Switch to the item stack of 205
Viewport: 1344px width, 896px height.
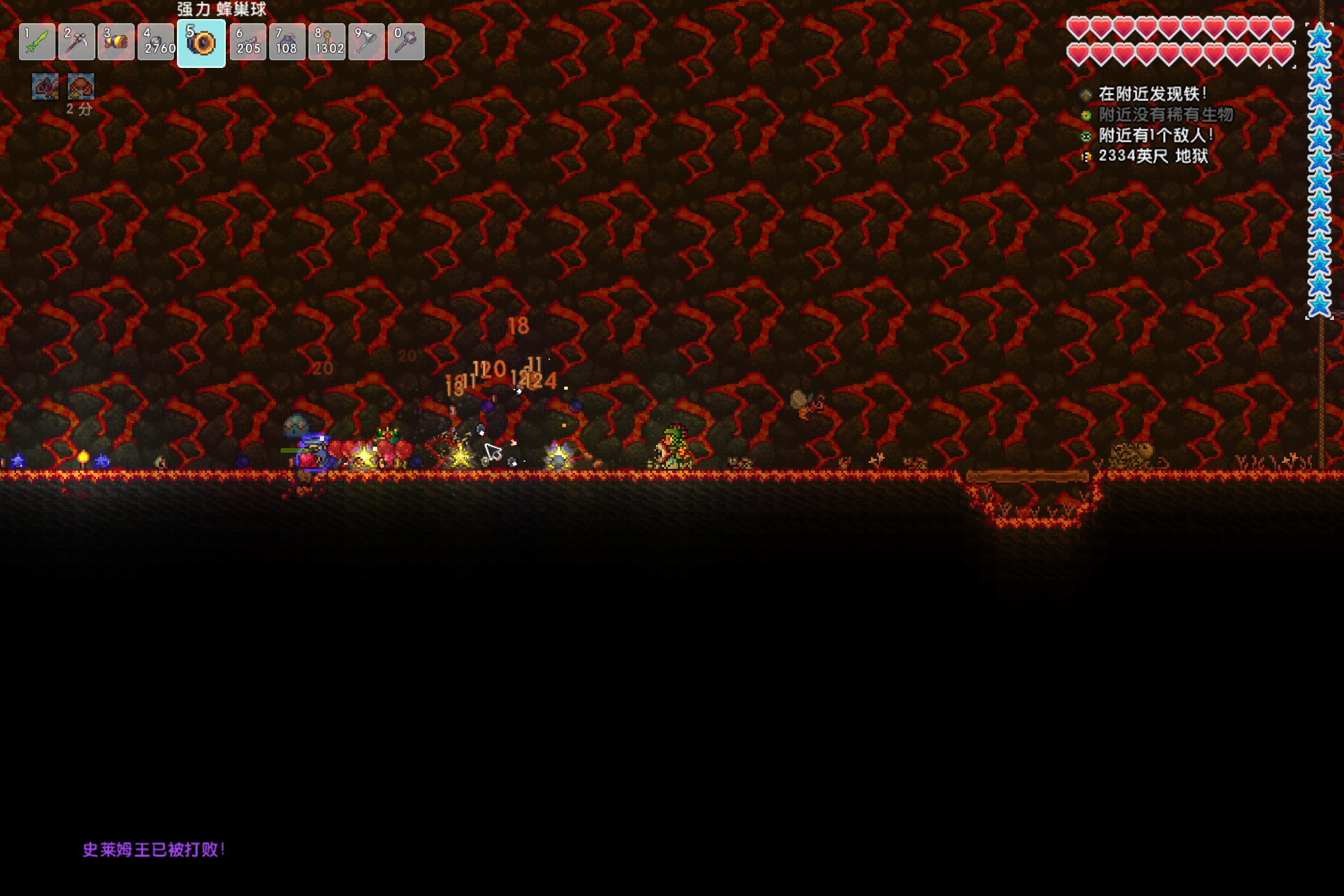point(248,42)
